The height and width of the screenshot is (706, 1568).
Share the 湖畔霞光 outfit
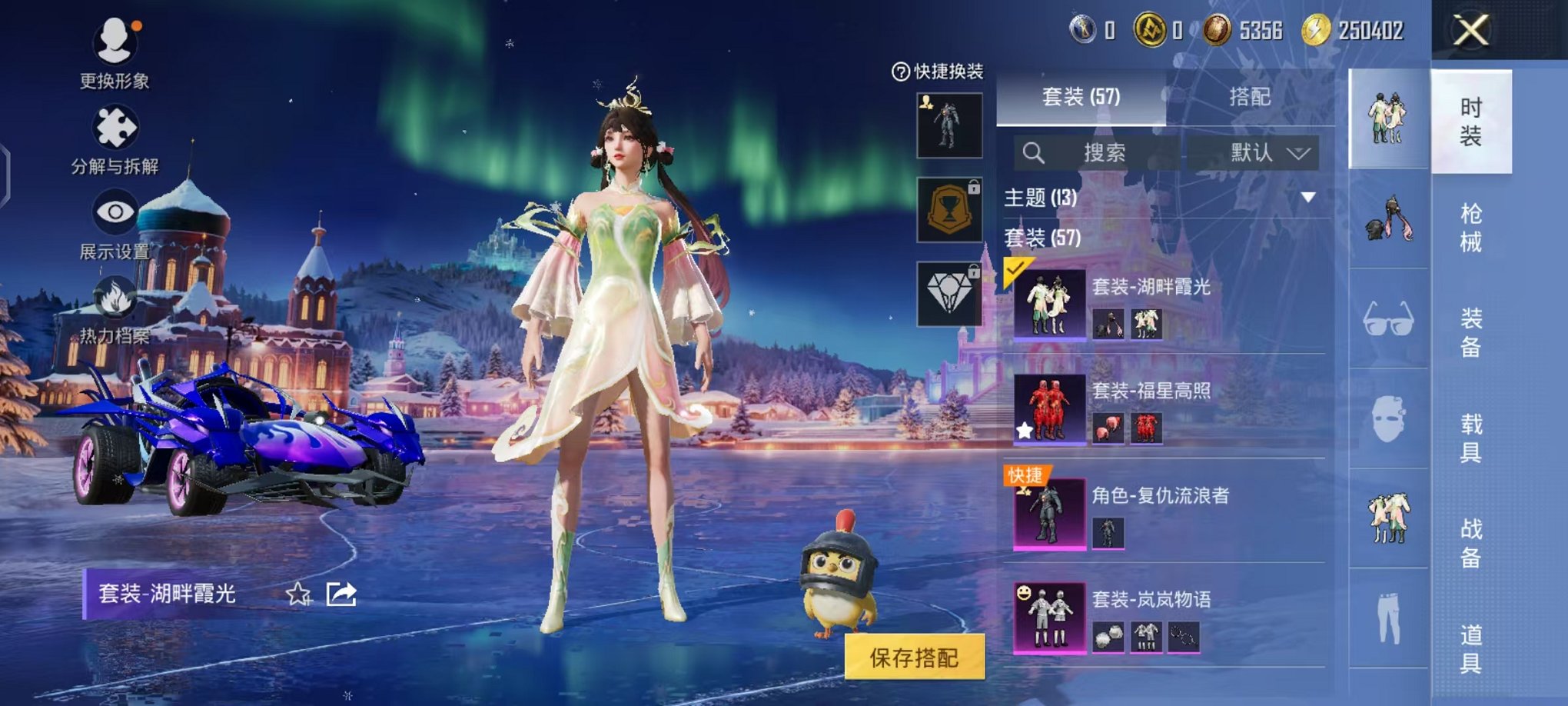(x=341, y=594)
